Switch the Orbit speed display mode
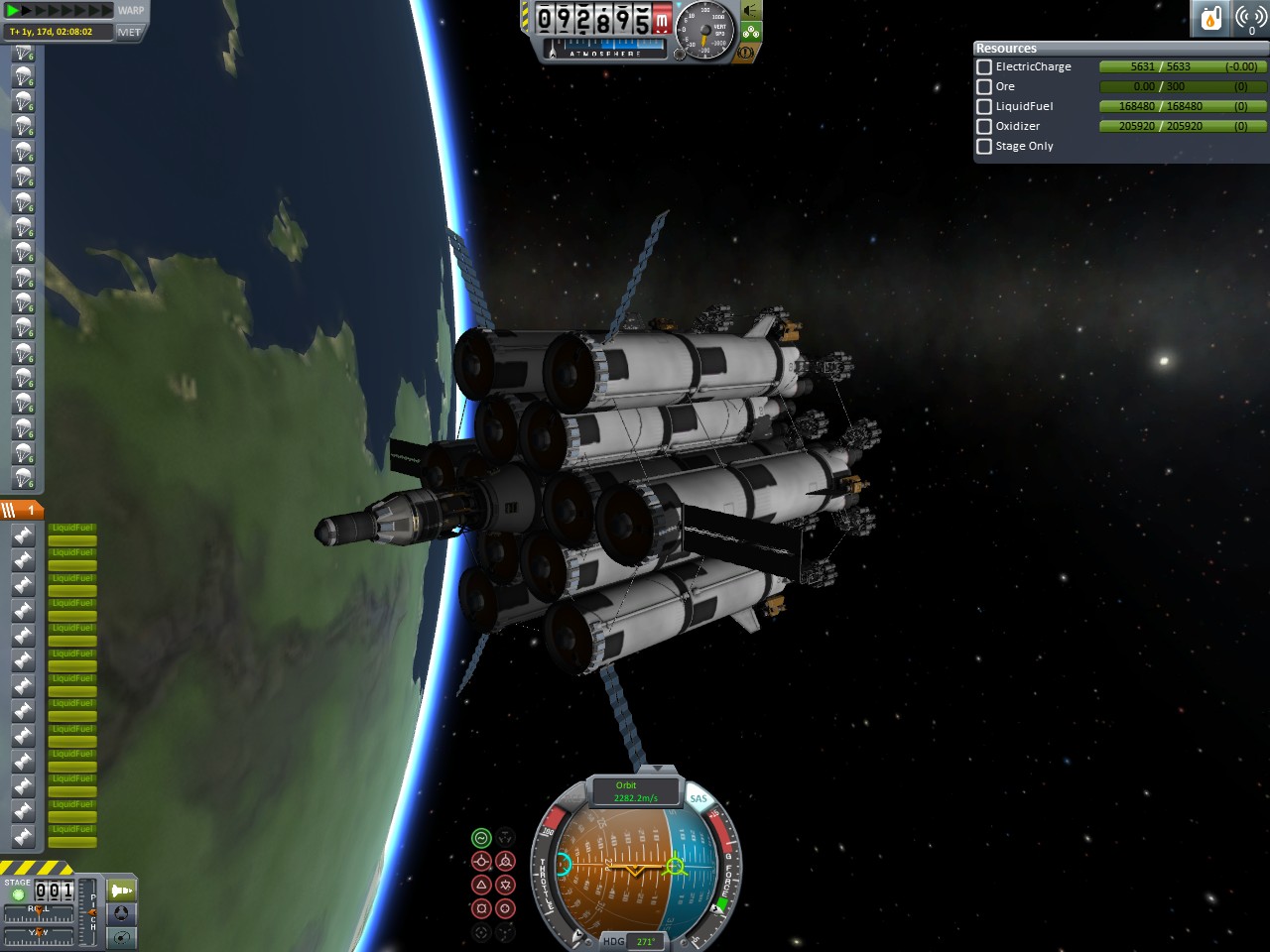The image size is (1270, 952). [635, 791]
